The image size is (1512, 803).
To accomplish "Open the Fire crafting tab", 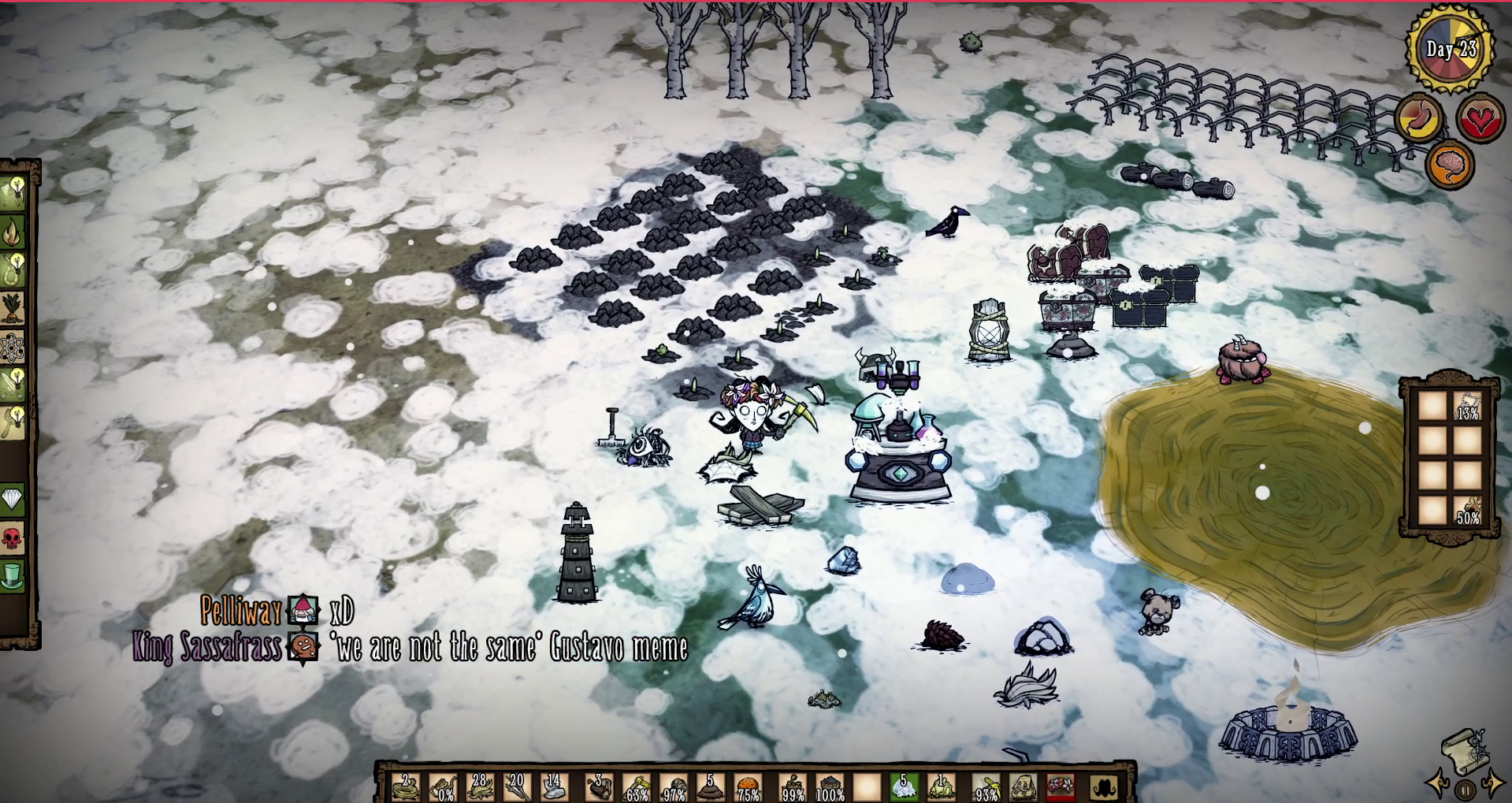I will click(x=14, y=232).
